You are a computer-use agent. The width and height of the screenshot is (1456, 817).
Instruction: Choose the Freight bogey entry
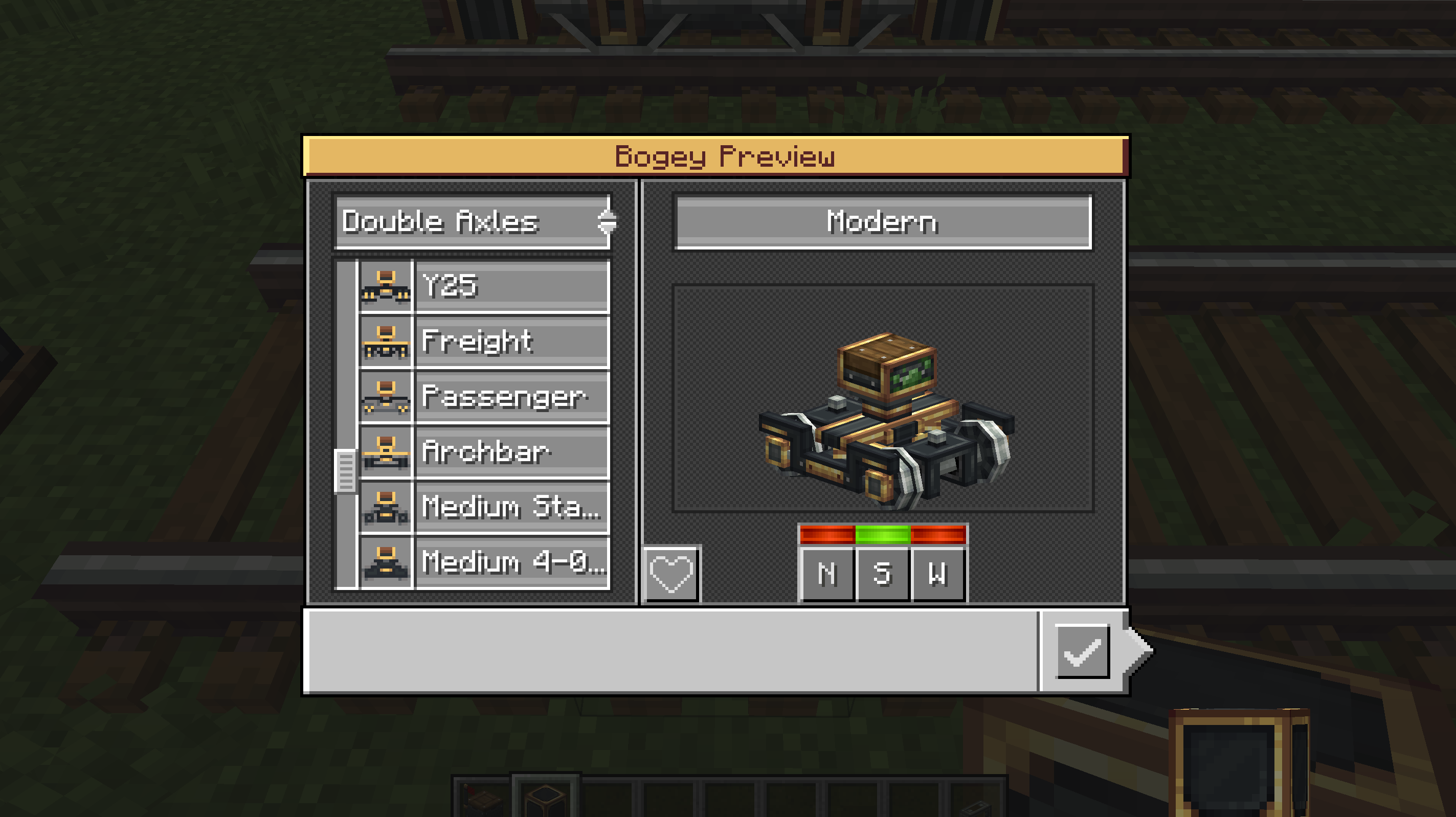pyautogui.click(x=511, y=341)
